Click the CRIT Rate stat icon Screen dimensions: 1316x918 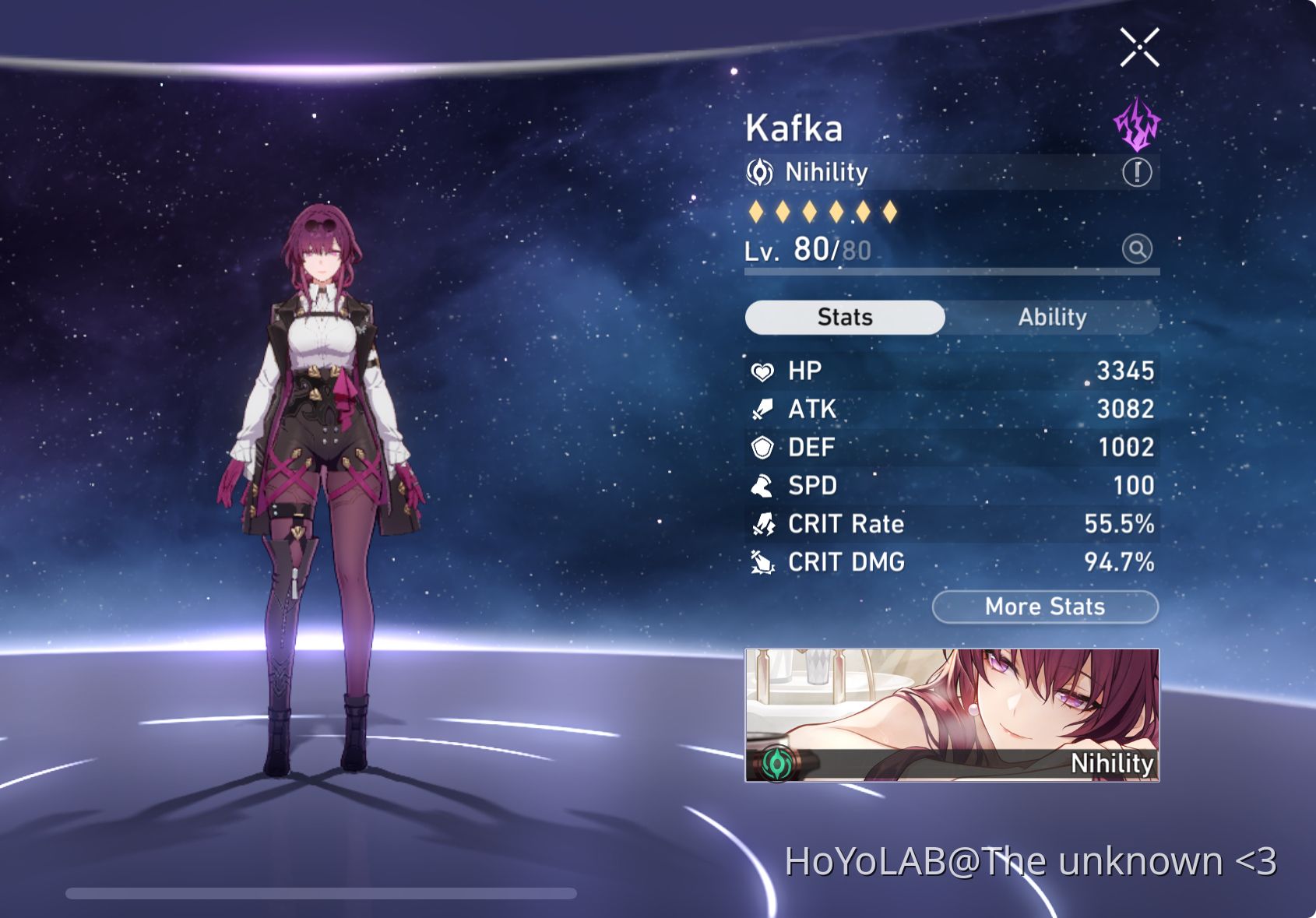[x=764, y=524]
